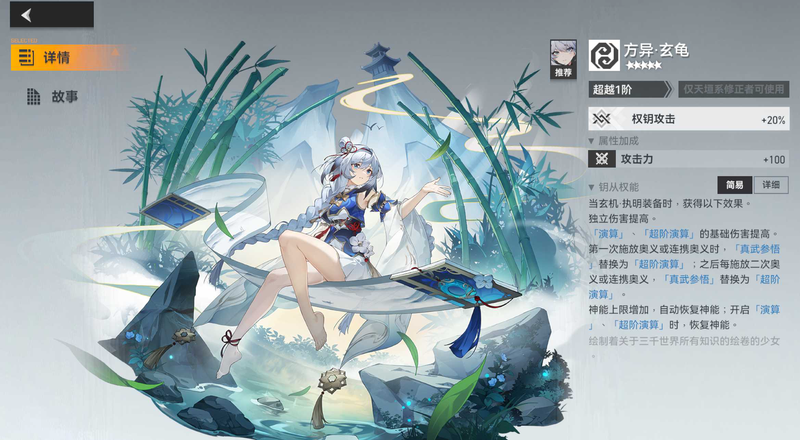Viewport: 800px width, 440px height.
Task: Click the 攻击力 +100 attribute row
Action: point(688,159)
